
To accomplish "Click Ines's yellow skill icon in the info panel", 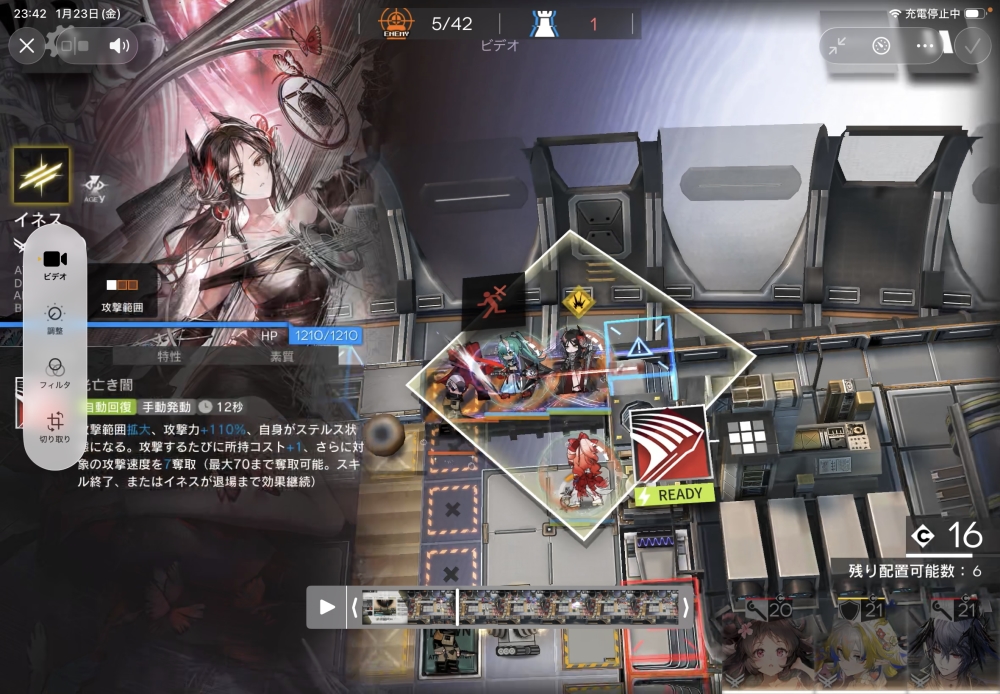I will point(41,176).
